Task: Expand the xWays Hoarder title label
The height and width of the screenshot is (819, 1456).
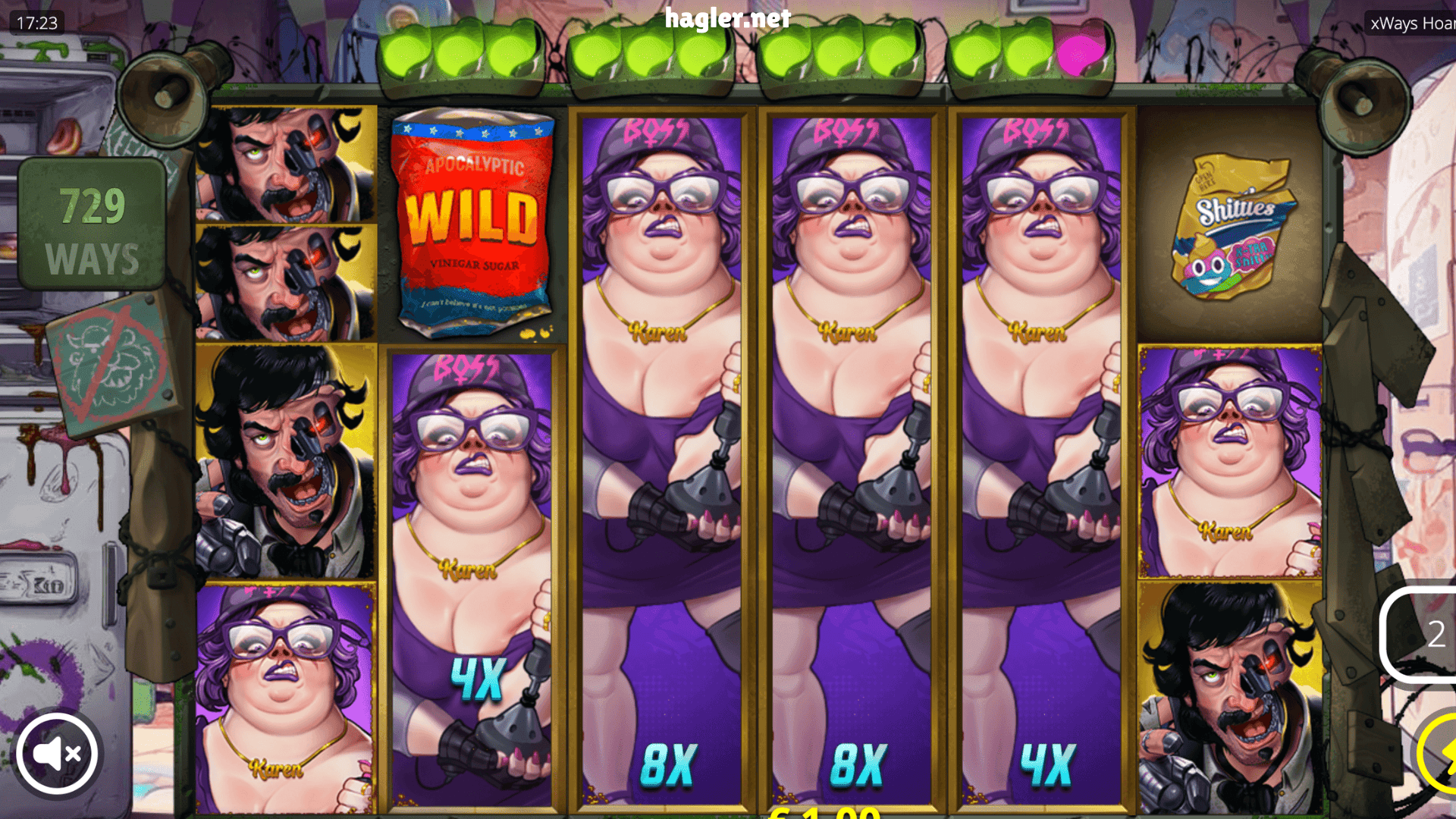Action: tap(1412, 24)
